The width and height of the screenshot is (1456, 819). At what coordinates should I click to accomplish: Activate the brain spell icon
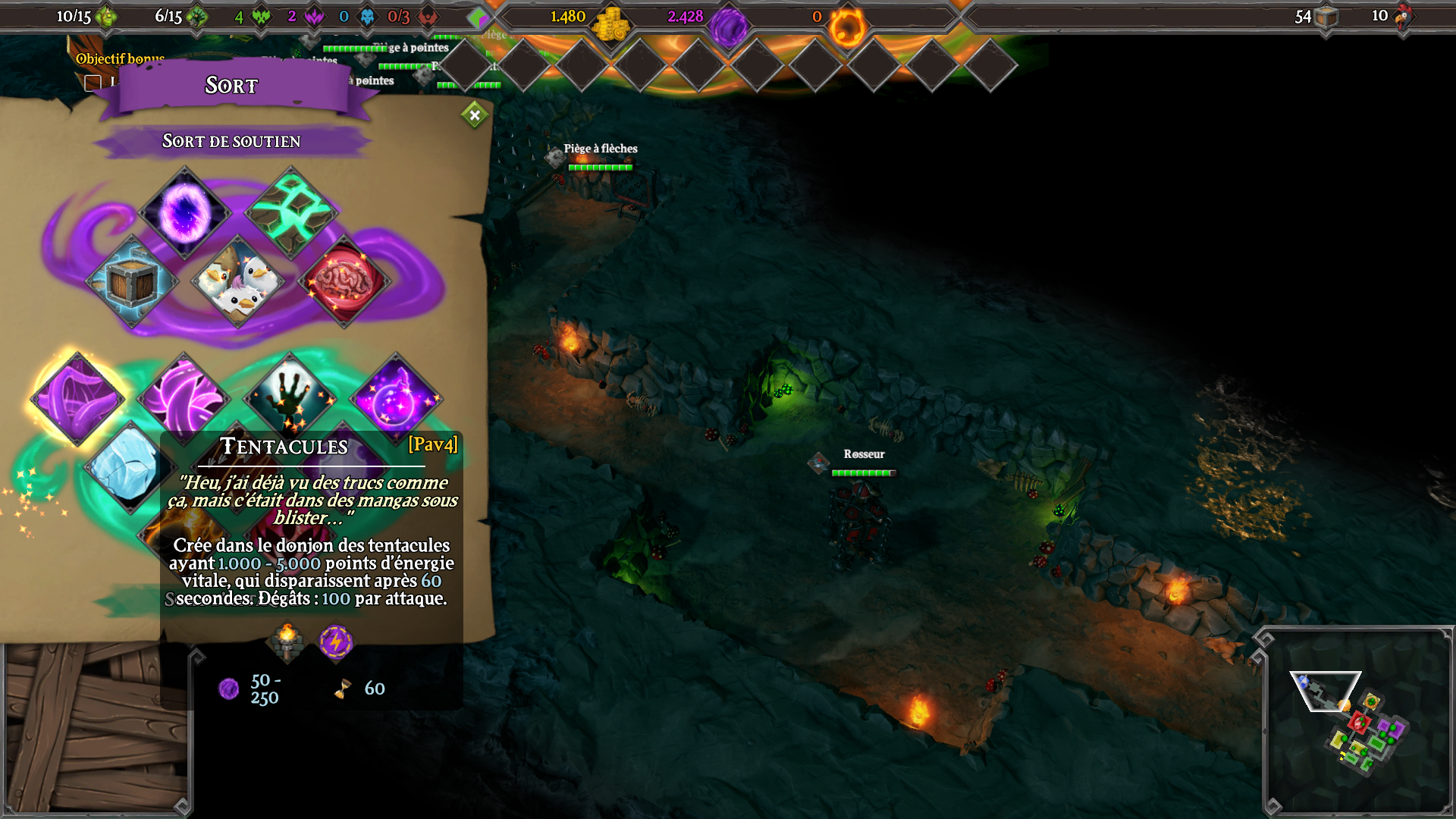click(x=344, y=281)
